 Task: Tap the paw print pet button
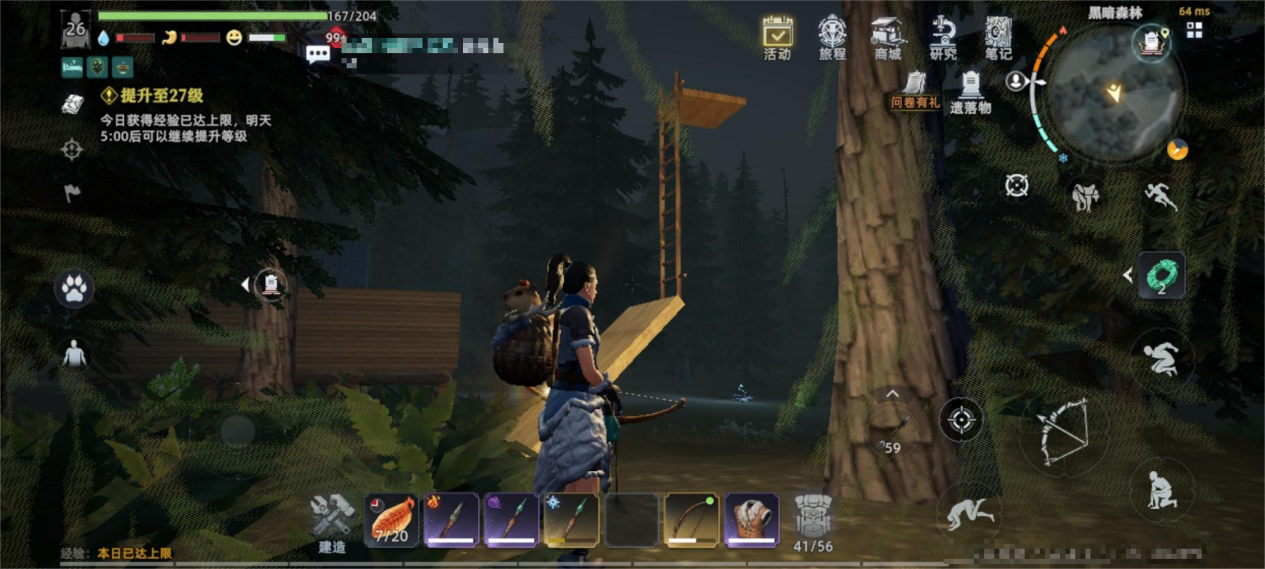click(x=74, y=289)
